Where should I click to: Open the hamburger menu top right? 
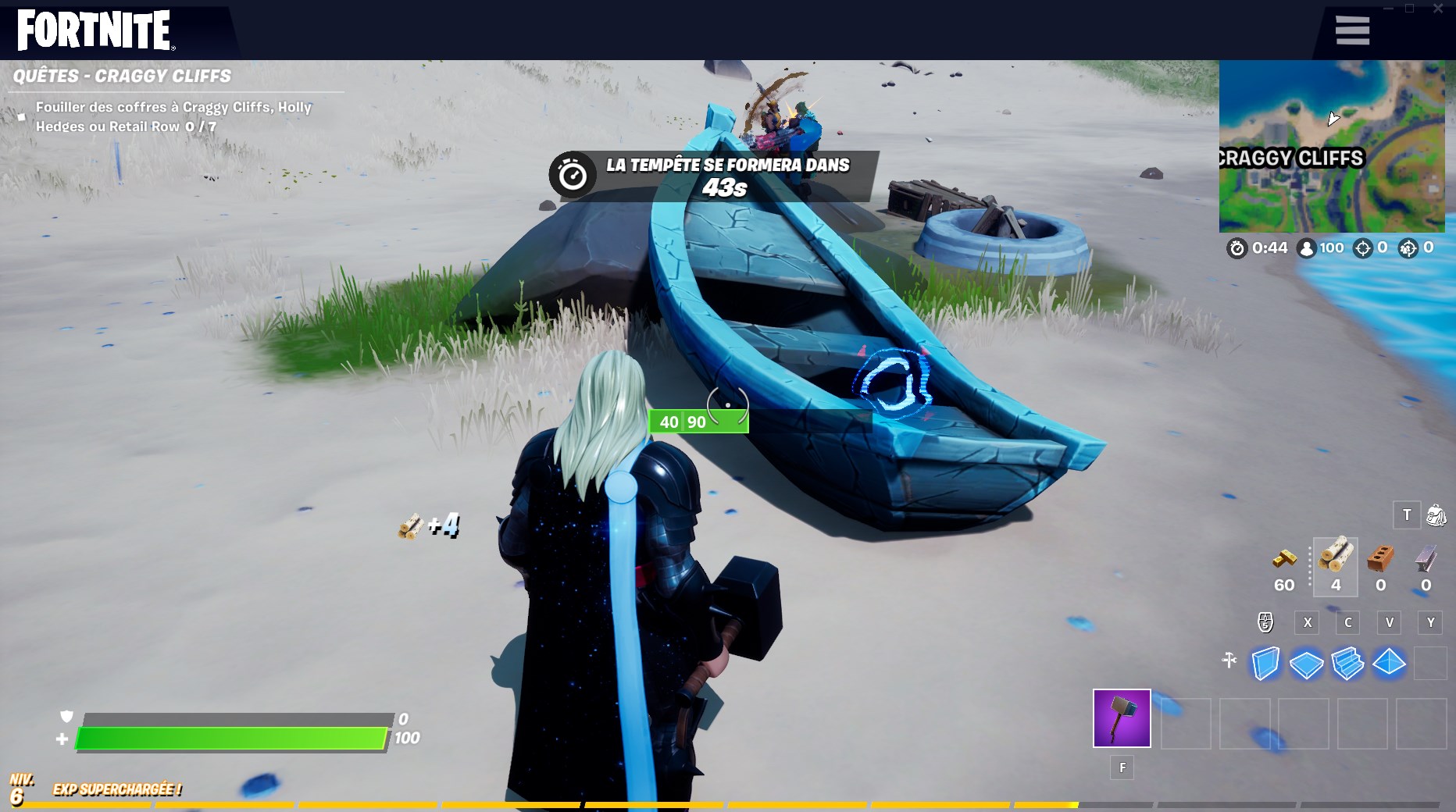[x=1351, y=30]
